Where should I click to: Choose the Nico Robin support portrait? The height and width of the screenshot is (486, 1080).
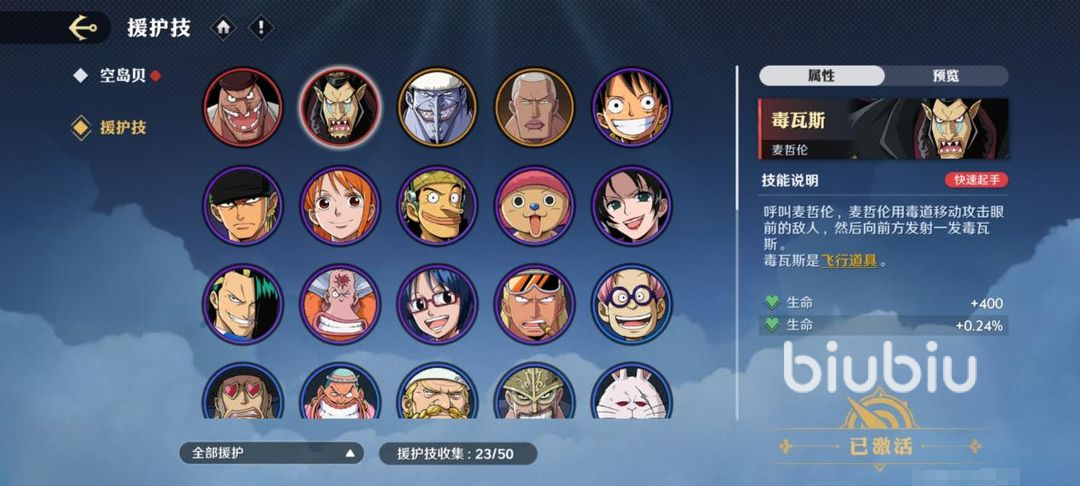pyautogui.click(x=632, y=206)
